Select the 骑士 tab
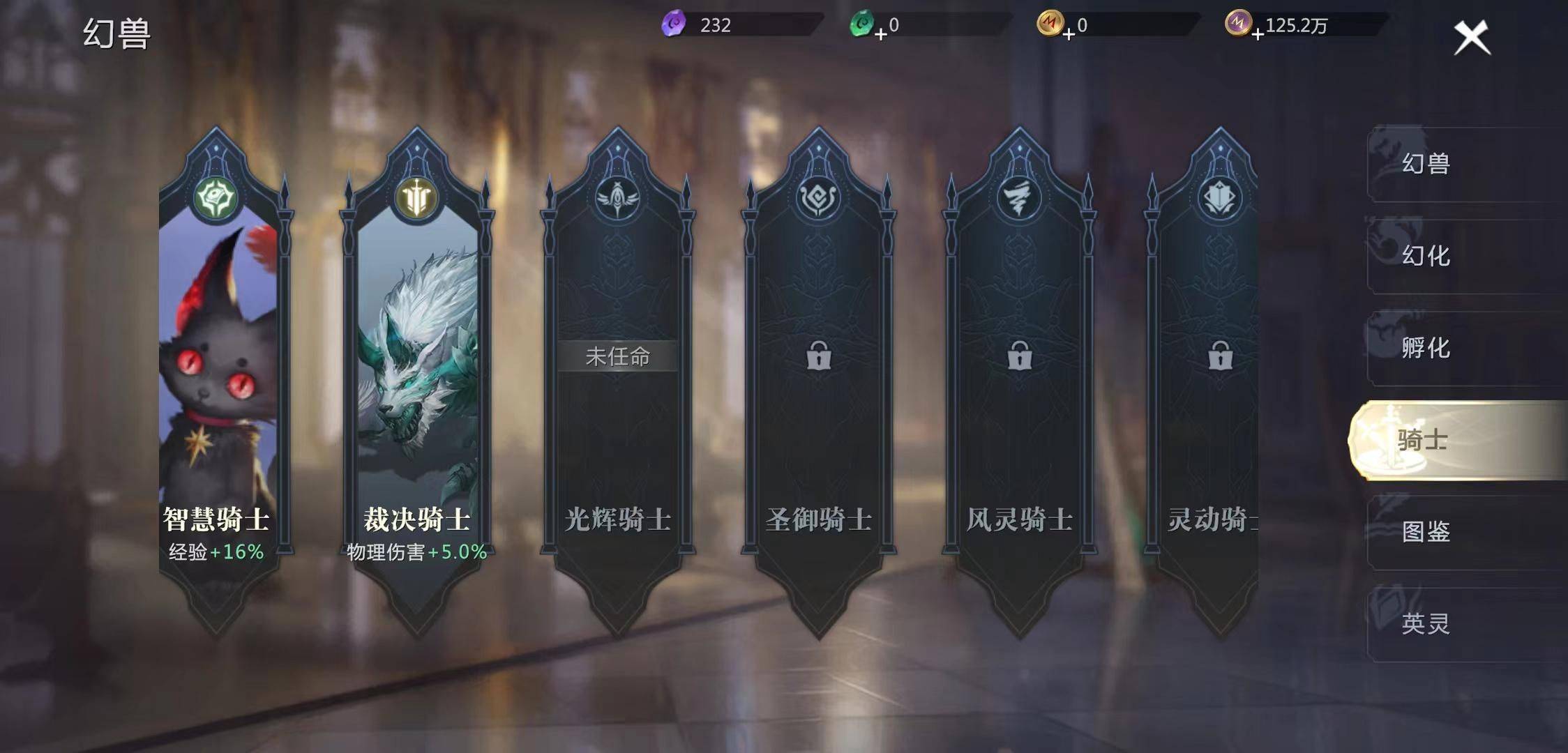The height and width of the screenshot is (753, 1568). [x=1423, y=440]
